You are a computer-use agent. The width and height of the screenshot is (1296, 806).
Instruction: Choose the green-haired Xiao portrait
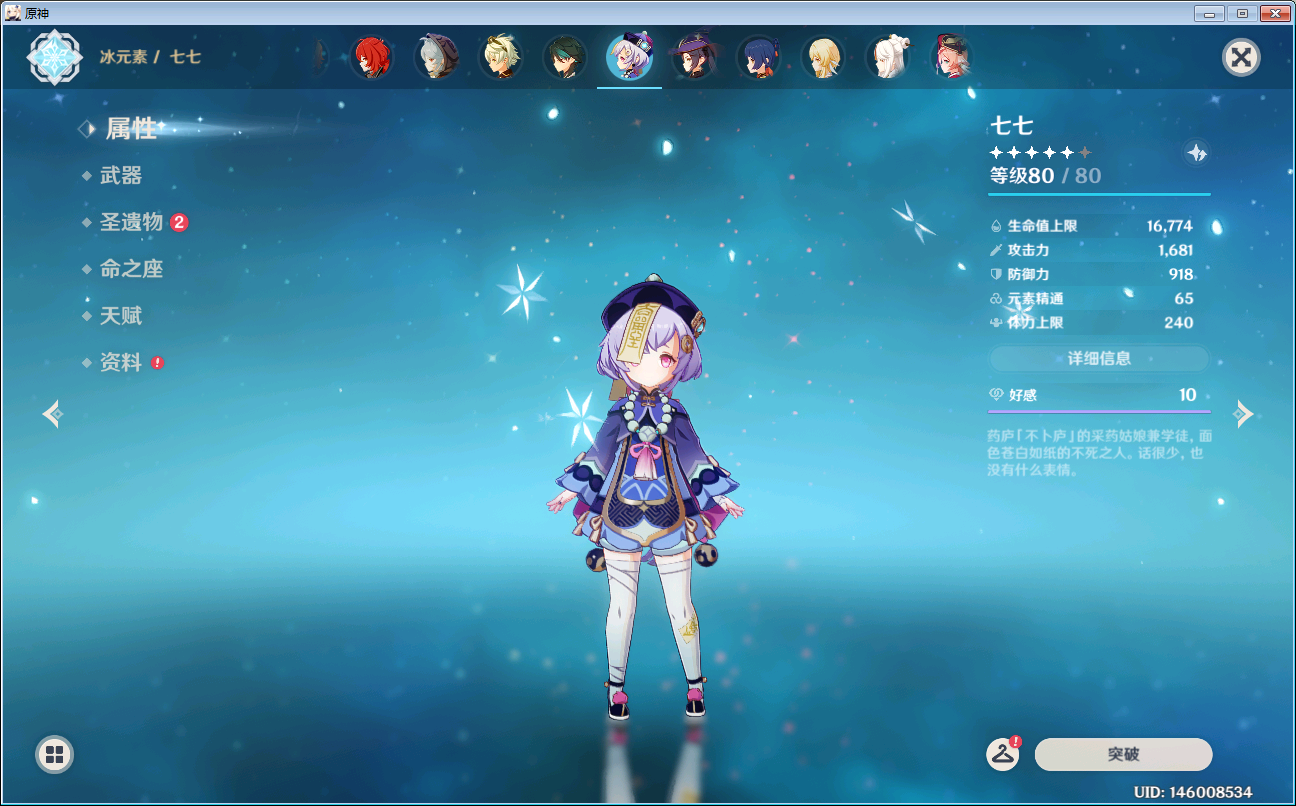tap(565, 58)
